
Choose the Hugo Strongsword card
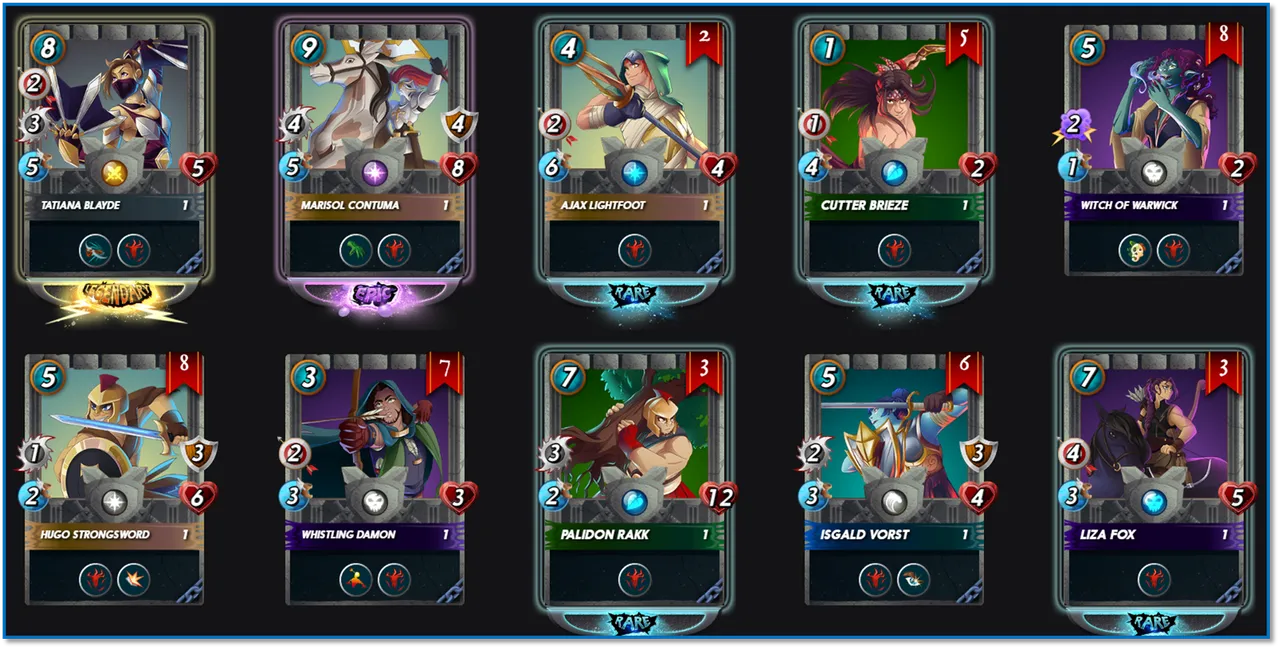115,480
